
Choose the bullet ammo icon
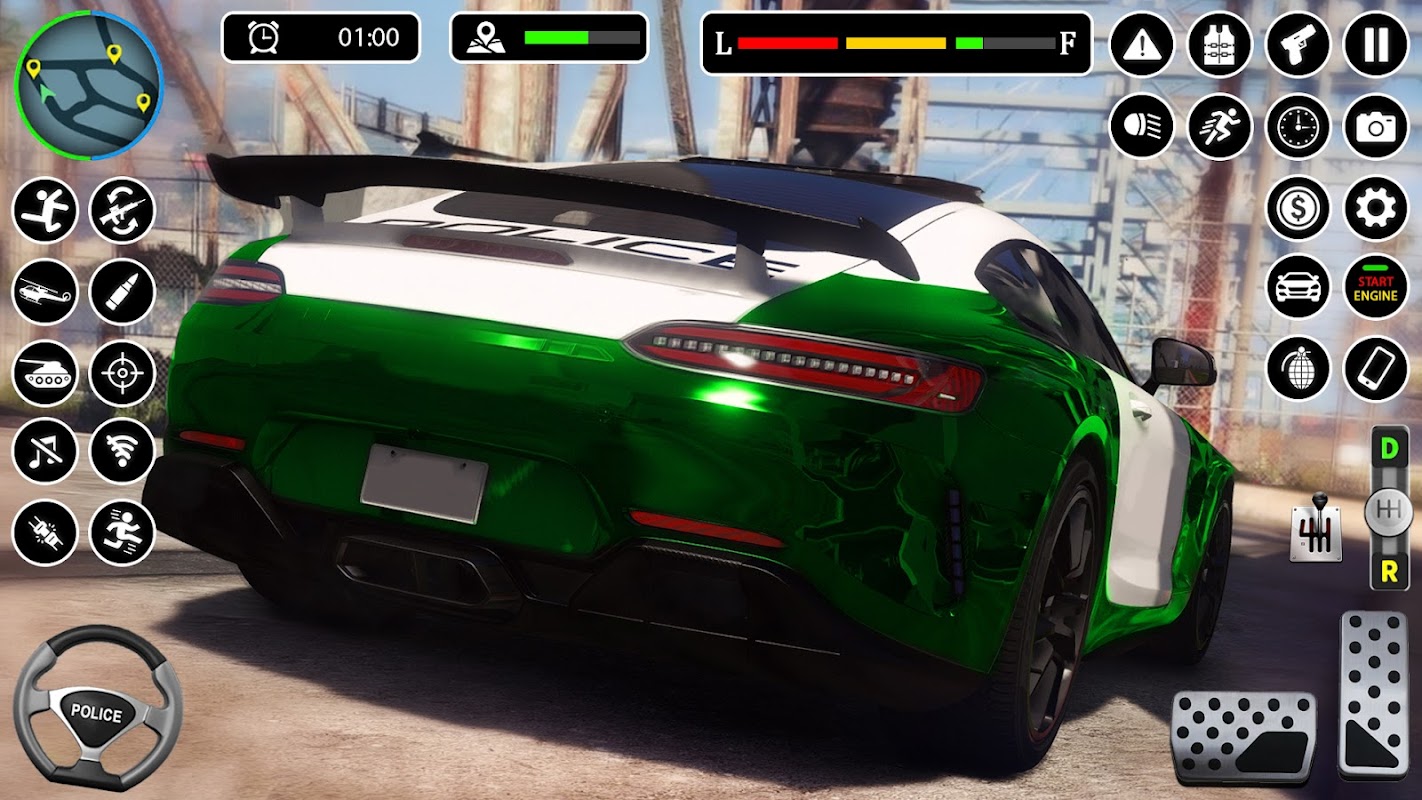coord(122,292)
